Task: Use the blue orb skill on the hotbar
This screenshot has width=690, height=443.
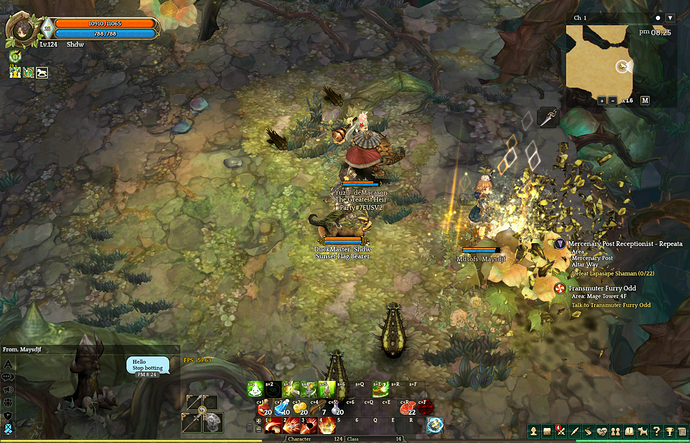Action: point(435,425)
